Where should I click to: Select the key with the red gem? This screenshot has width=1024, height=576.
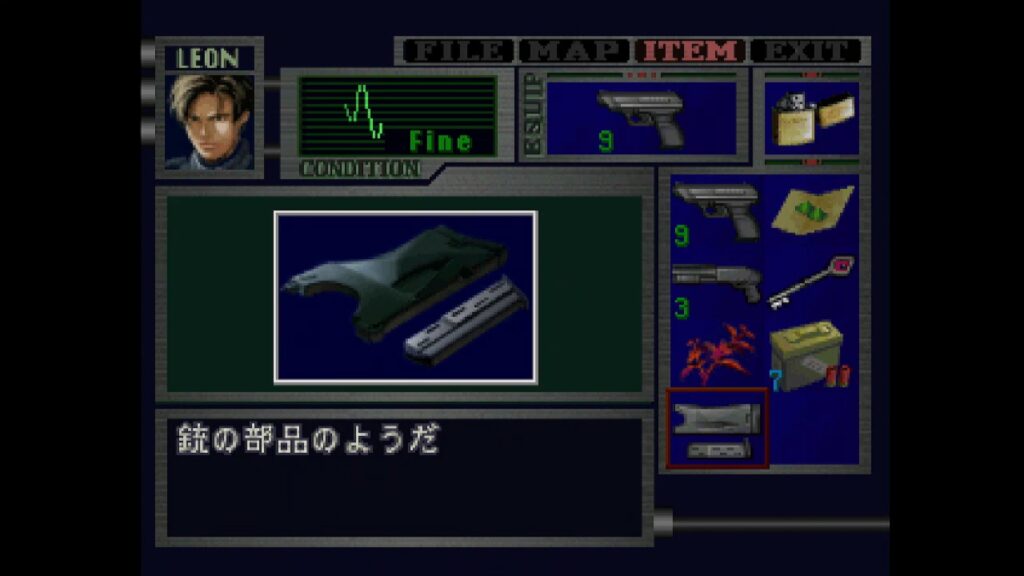(x=812, y=284)
